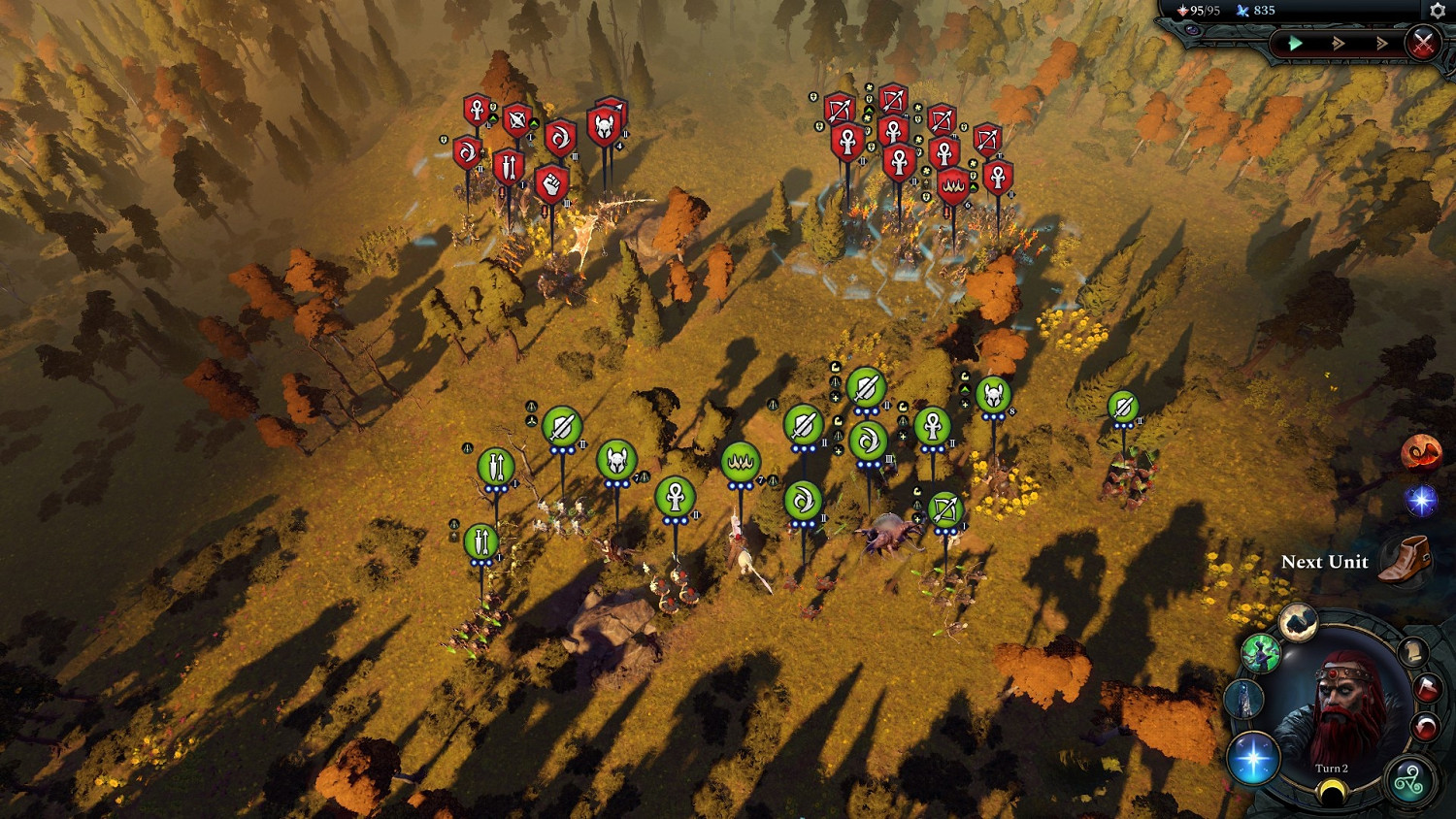Select the green bow-marker archer unit
Viewport: 1456px width, 819px height.
944,509
